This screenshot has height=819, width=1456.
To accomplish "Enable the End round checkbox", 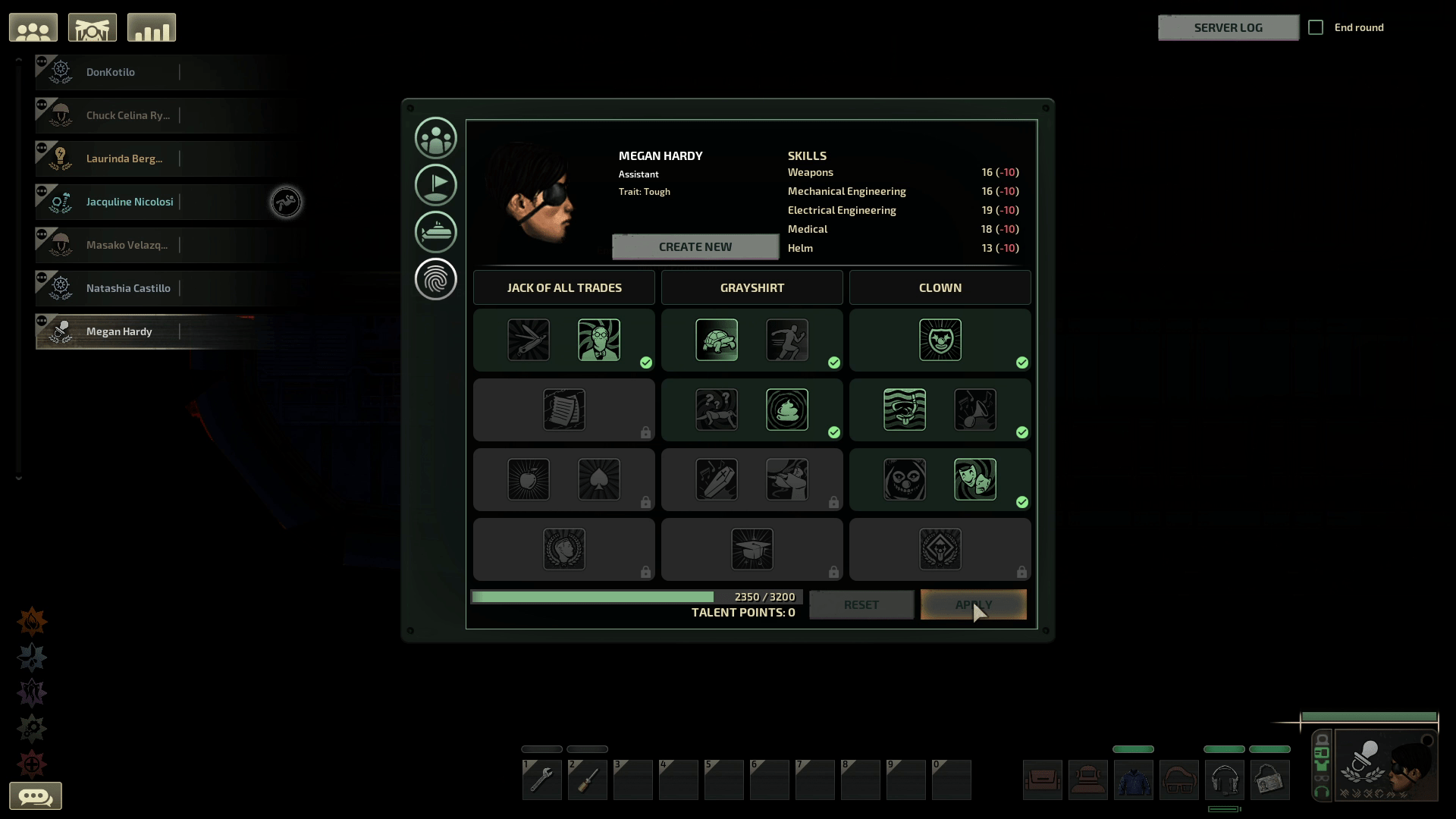I will click(x=1317, y=27).
